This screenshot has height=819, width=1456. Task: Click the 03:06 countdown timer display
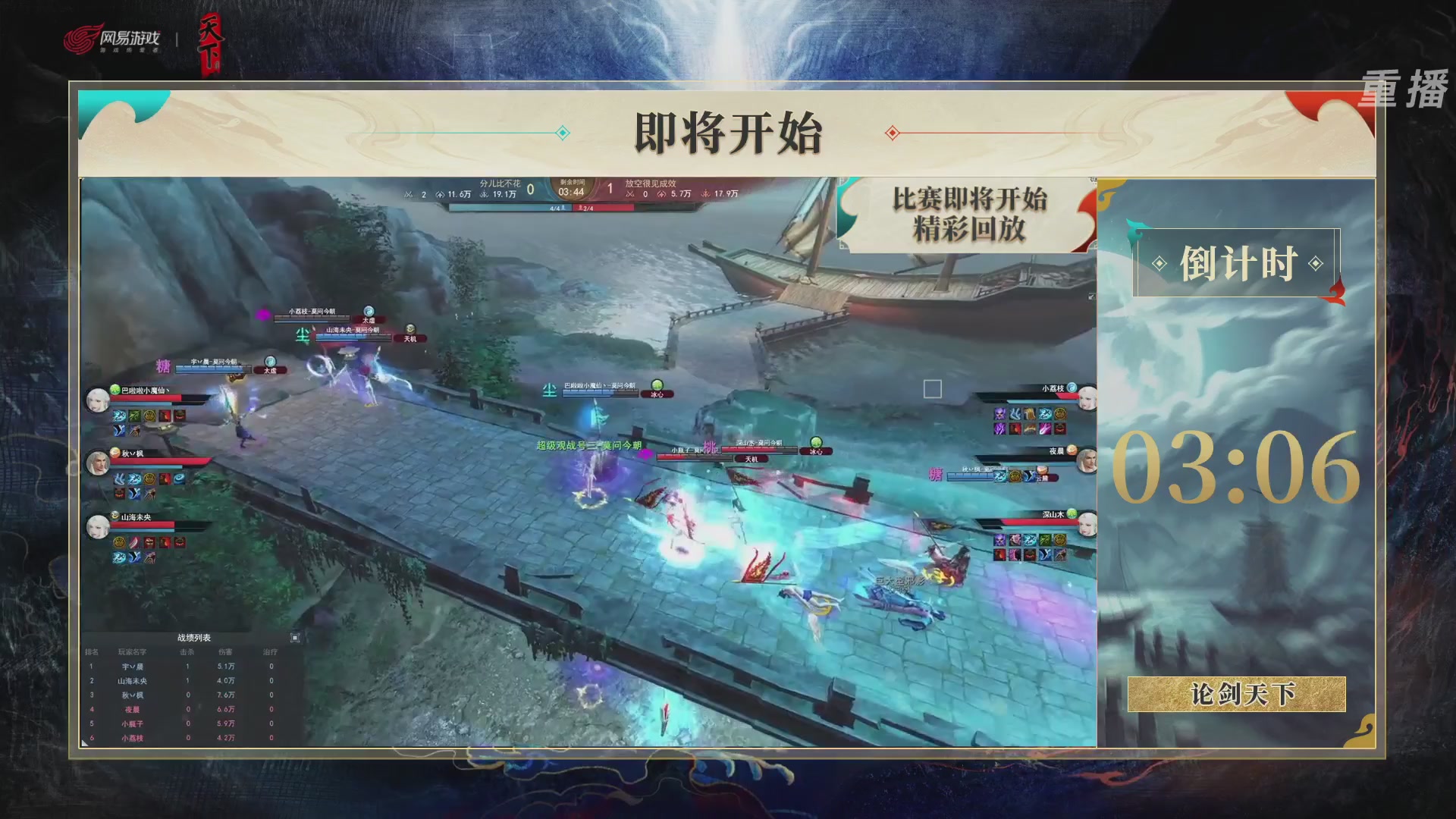[1236, 466]
